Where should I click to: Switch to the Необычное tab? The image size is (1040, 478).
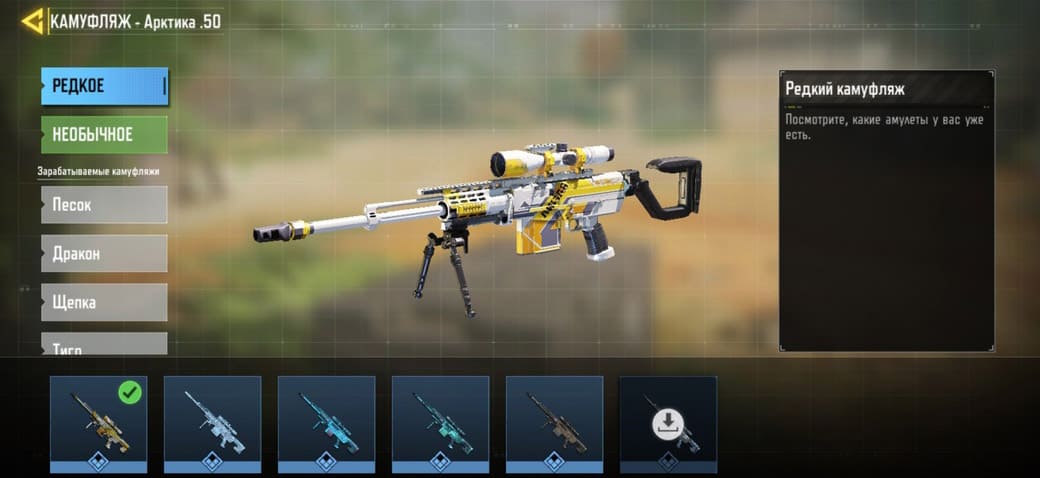104,134
